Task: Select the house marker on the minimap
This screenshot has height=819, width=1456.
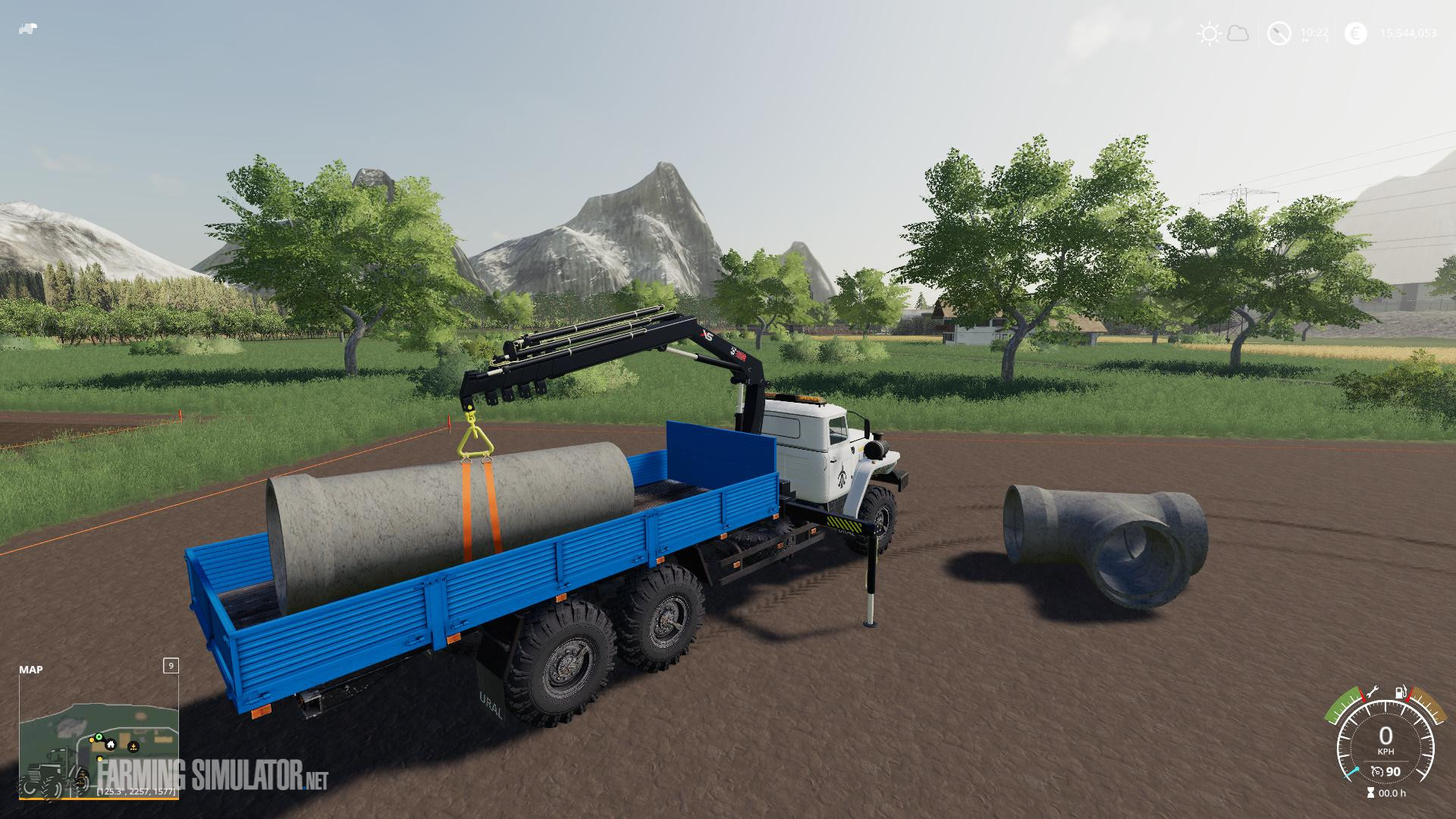Action: 111,745
